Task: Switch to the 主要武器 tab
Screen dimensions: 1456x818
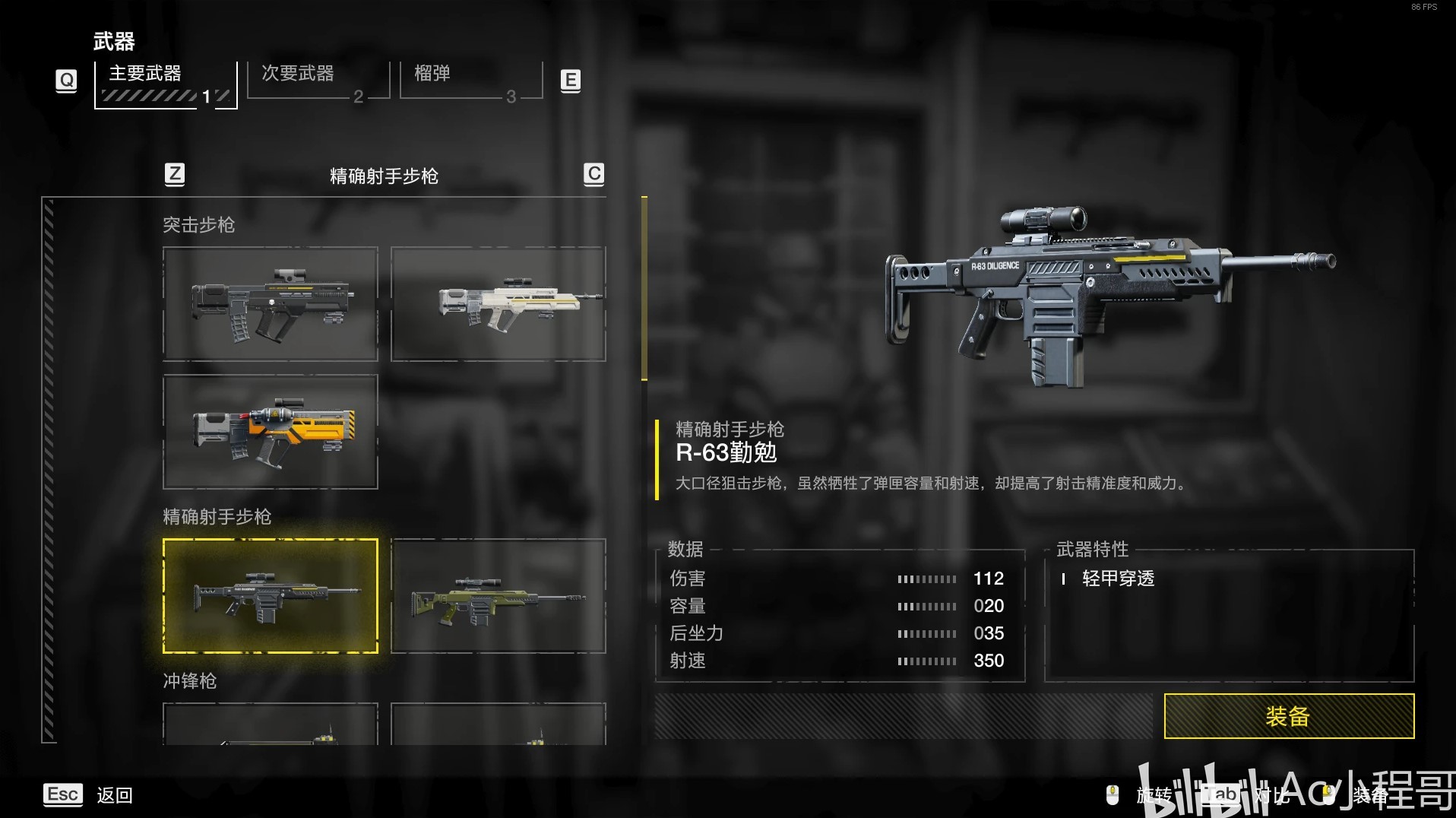Action: [x=165, y=82]
